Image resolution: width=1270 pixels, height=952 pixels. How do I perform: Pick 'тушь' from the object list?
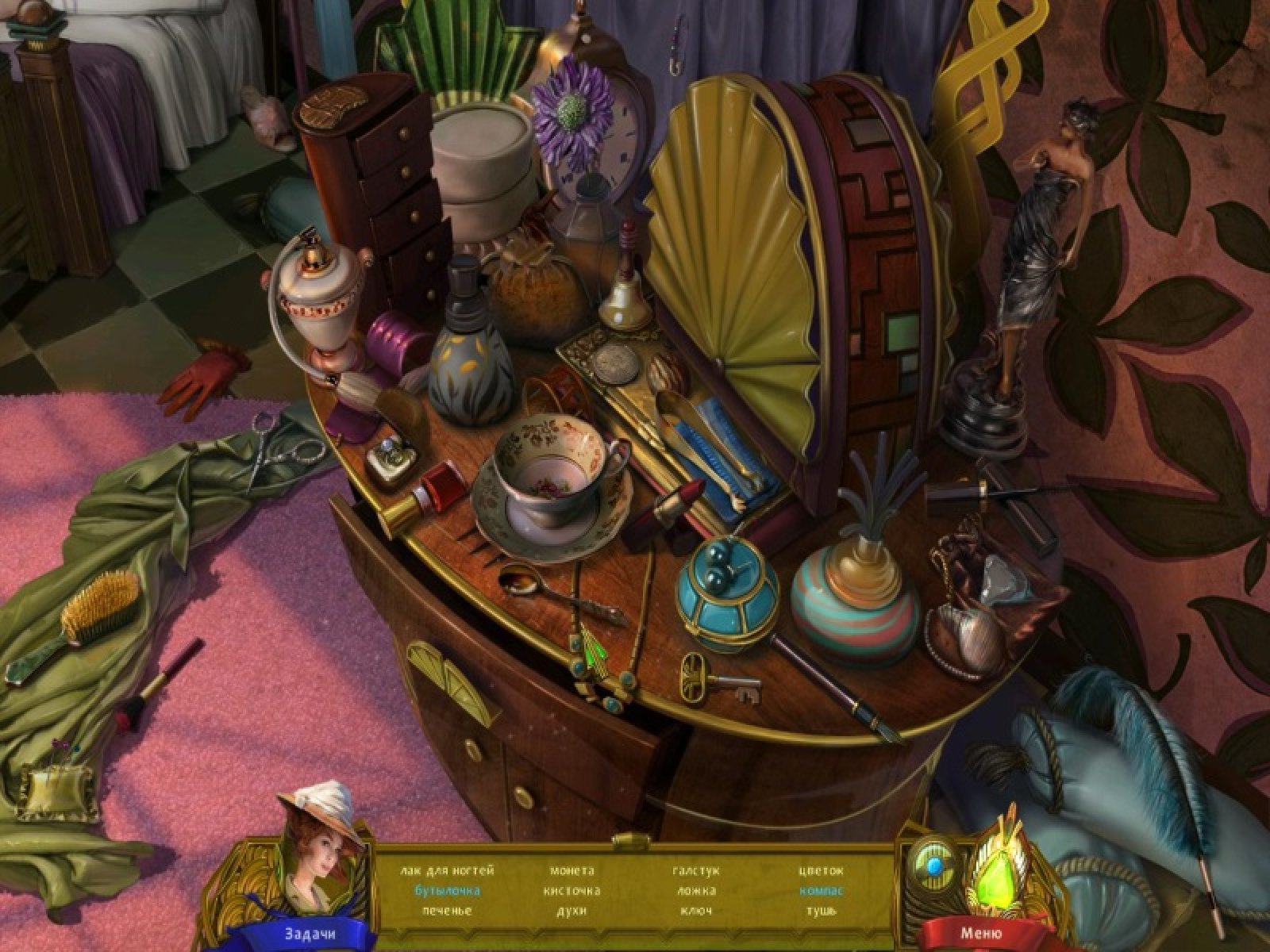(822, 910)
